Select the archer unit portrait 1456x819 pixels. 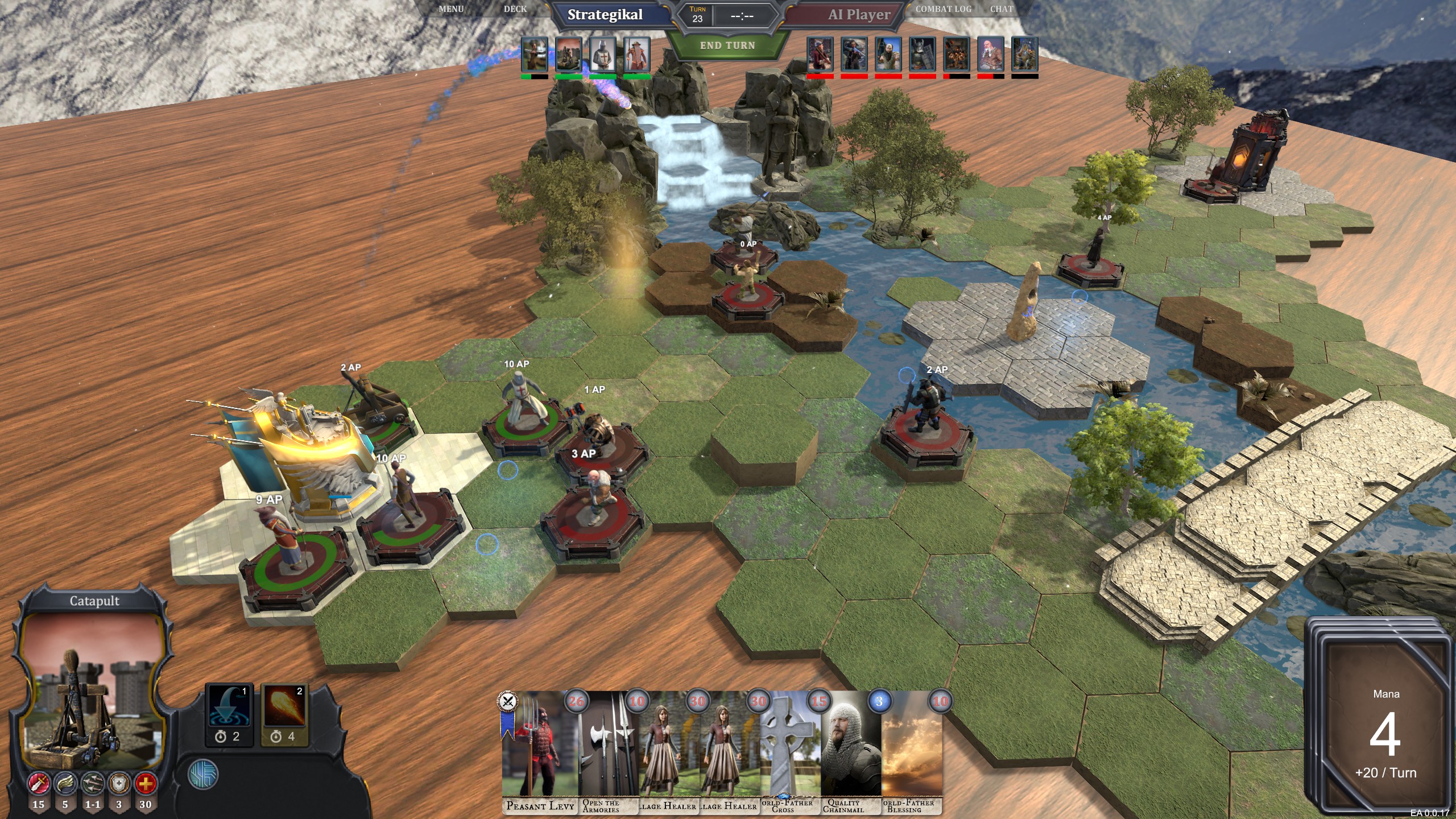[535, 54]
